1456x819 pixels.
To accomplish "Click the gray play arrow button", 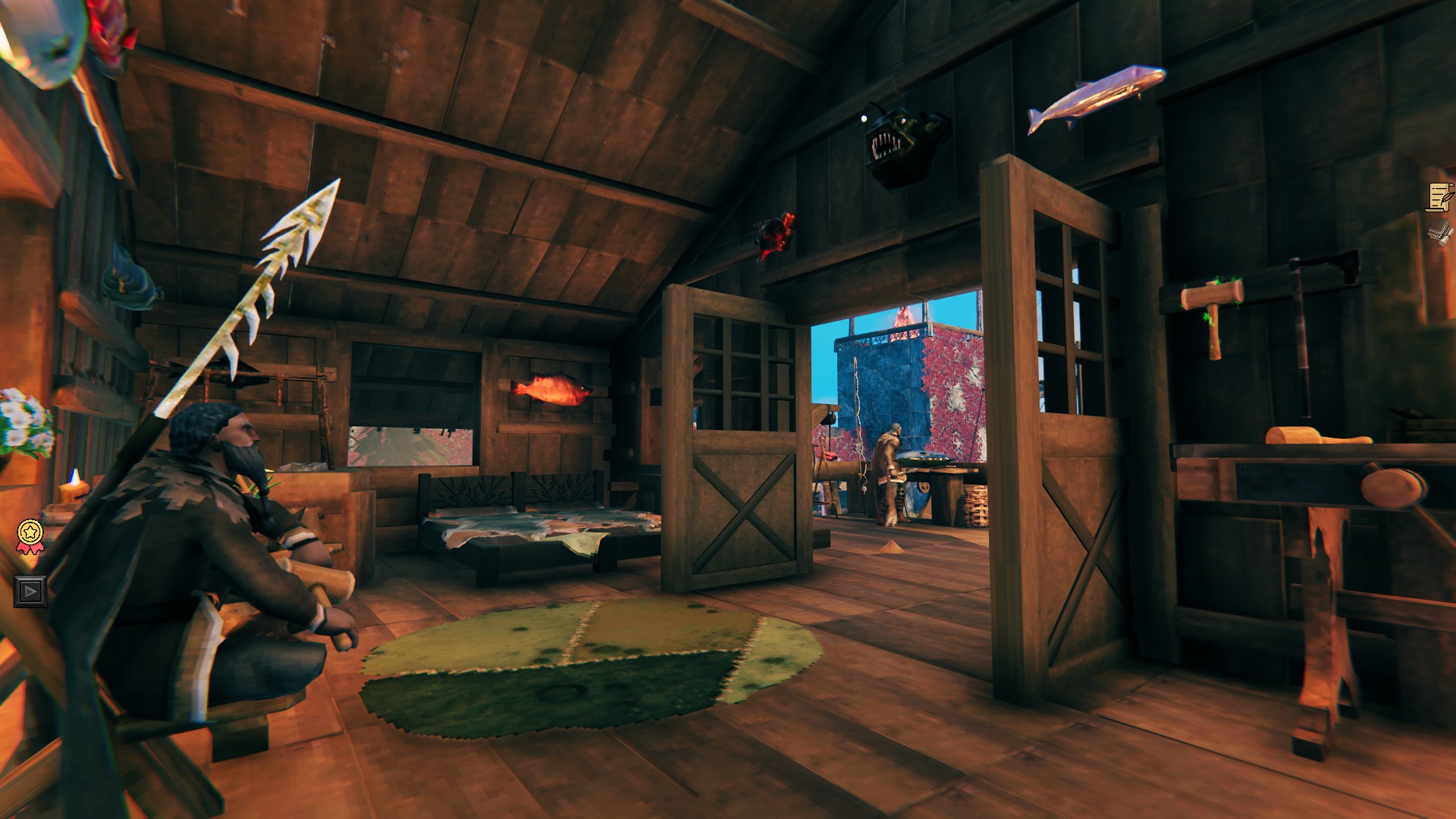I will pos(30,591).
